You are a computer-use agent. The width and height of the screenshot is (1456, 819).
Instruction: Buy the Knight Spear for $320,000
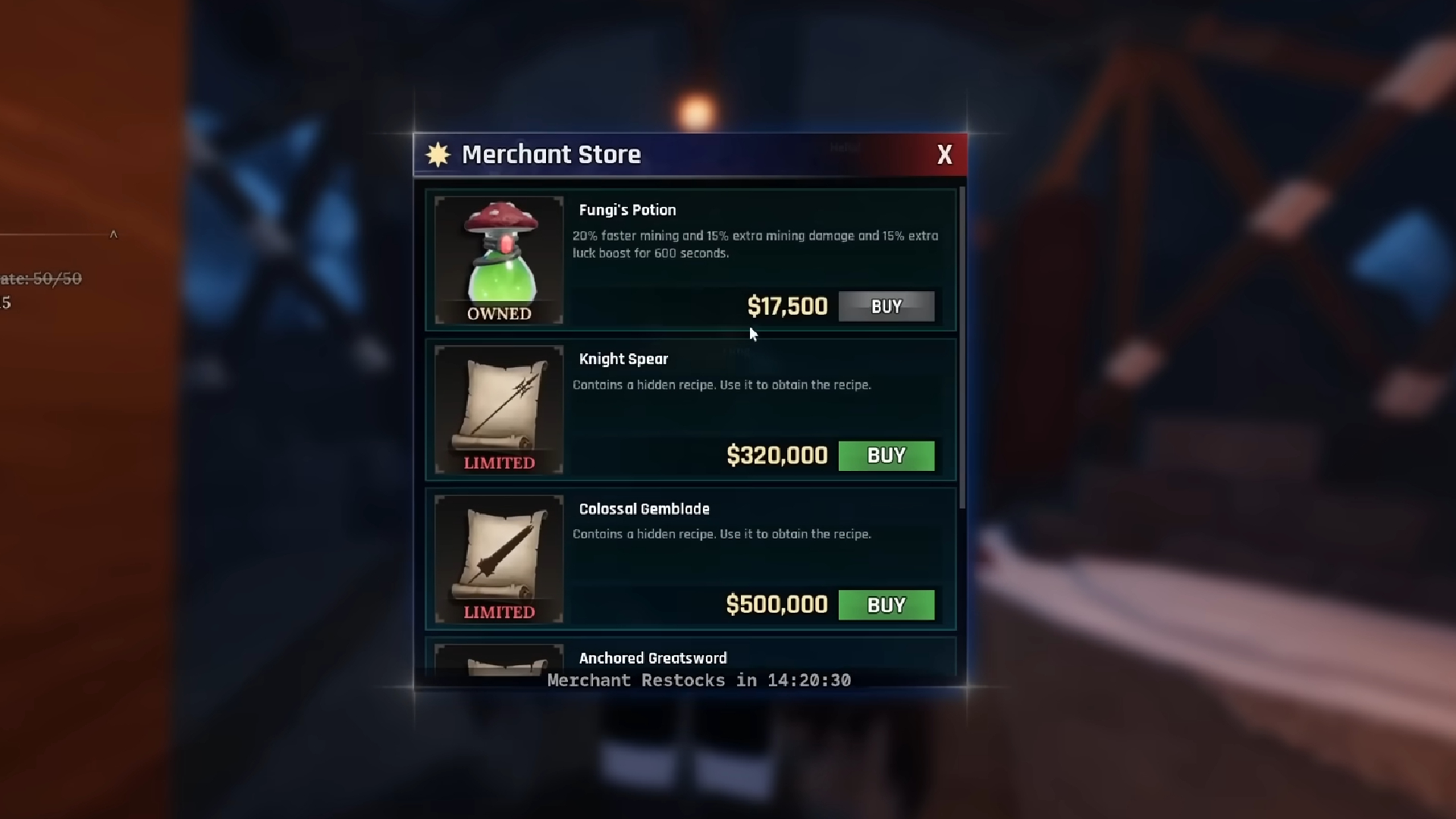pyautogui.click(x=886, y=455)
